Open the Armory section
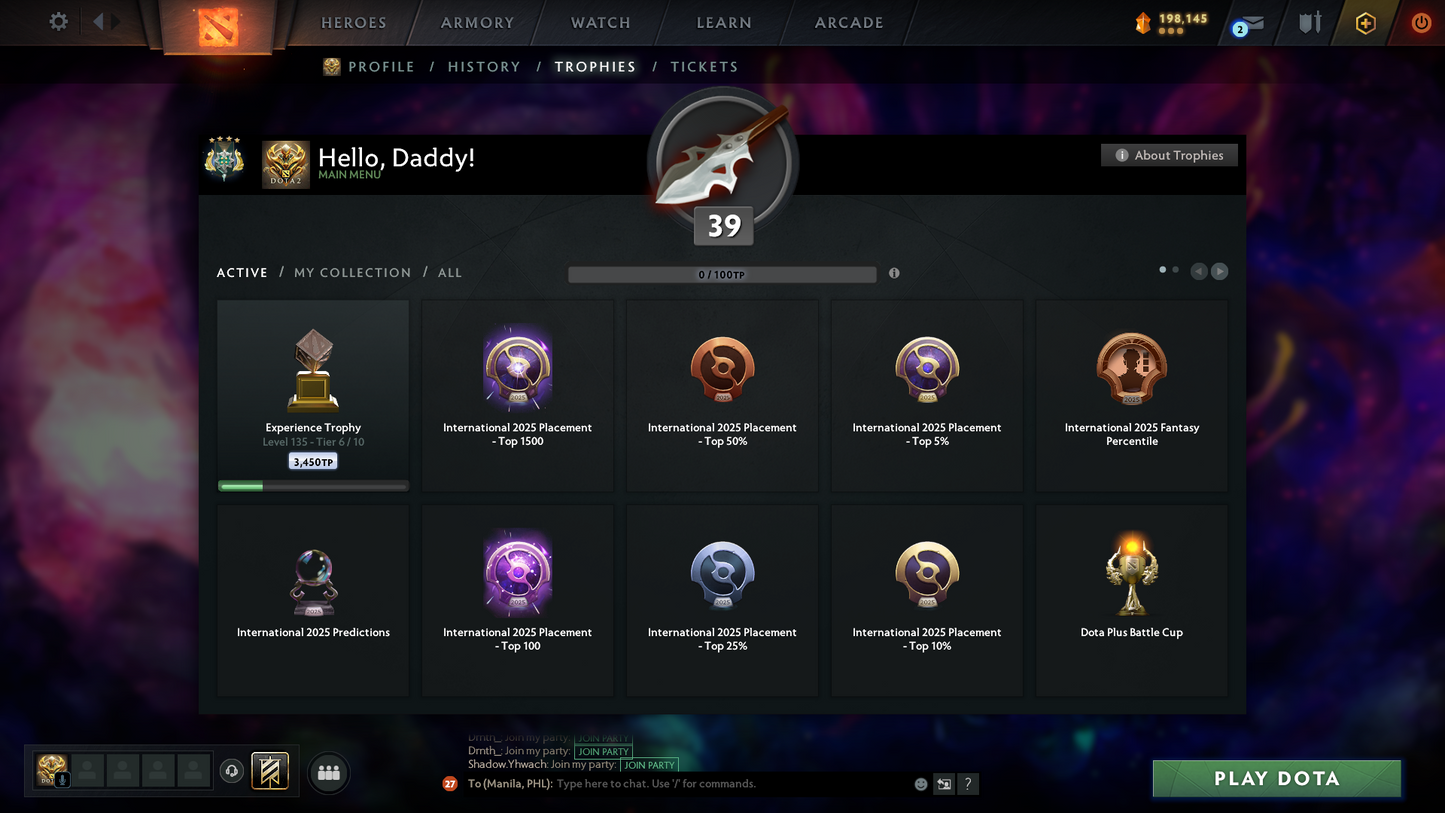Screen dimensions: 1445x813 [477, 23]
